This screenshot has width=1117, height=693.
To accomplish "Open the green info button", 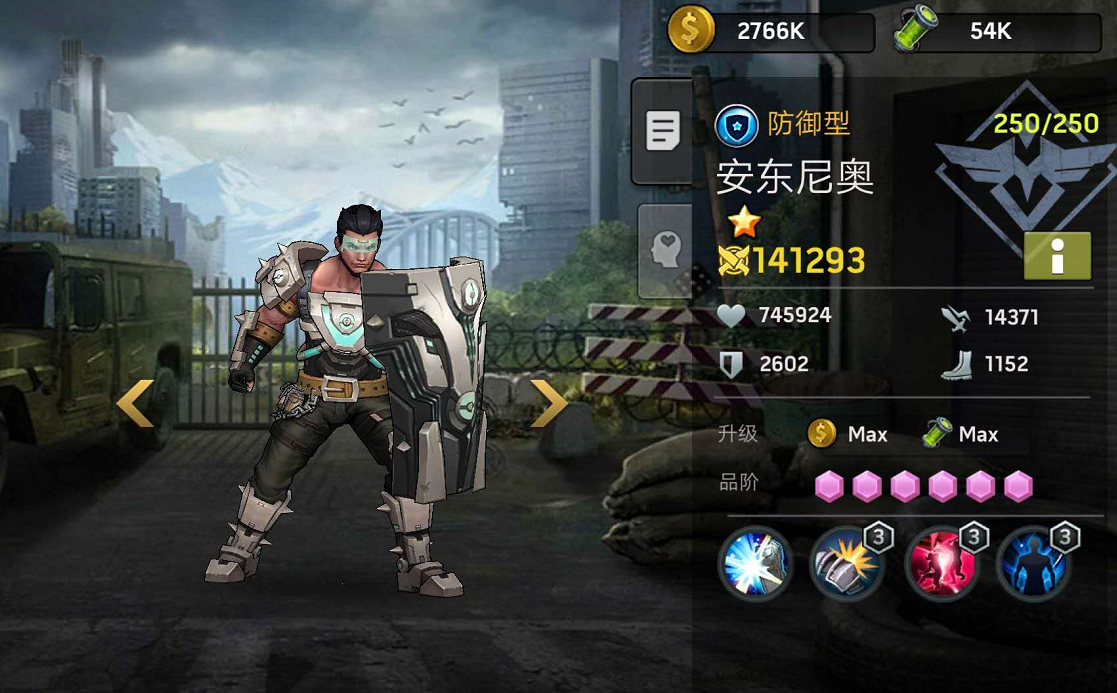I will pos(1057,255).
